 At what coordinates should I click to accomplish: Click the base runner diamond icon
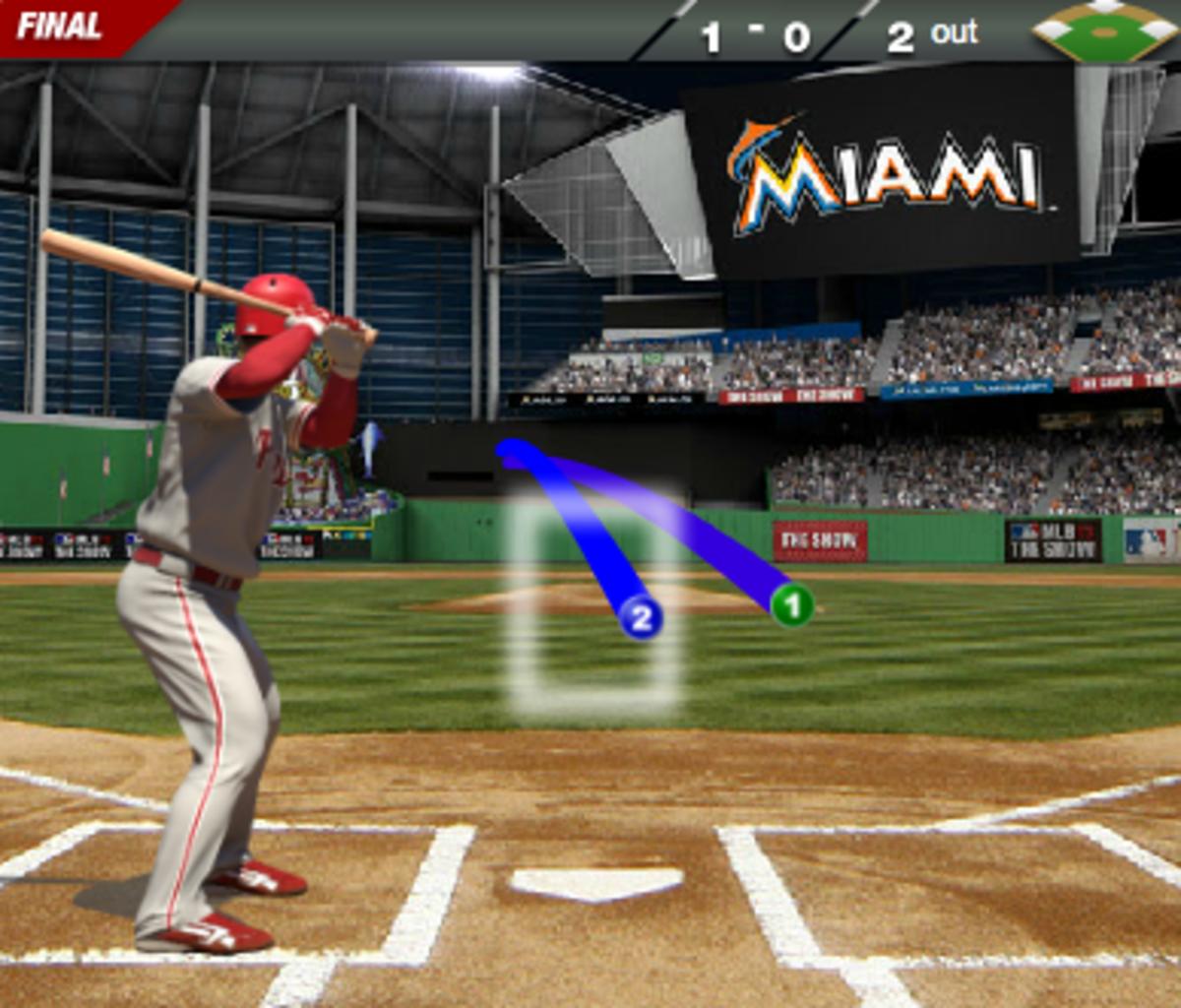click(x=1104, y=31)
